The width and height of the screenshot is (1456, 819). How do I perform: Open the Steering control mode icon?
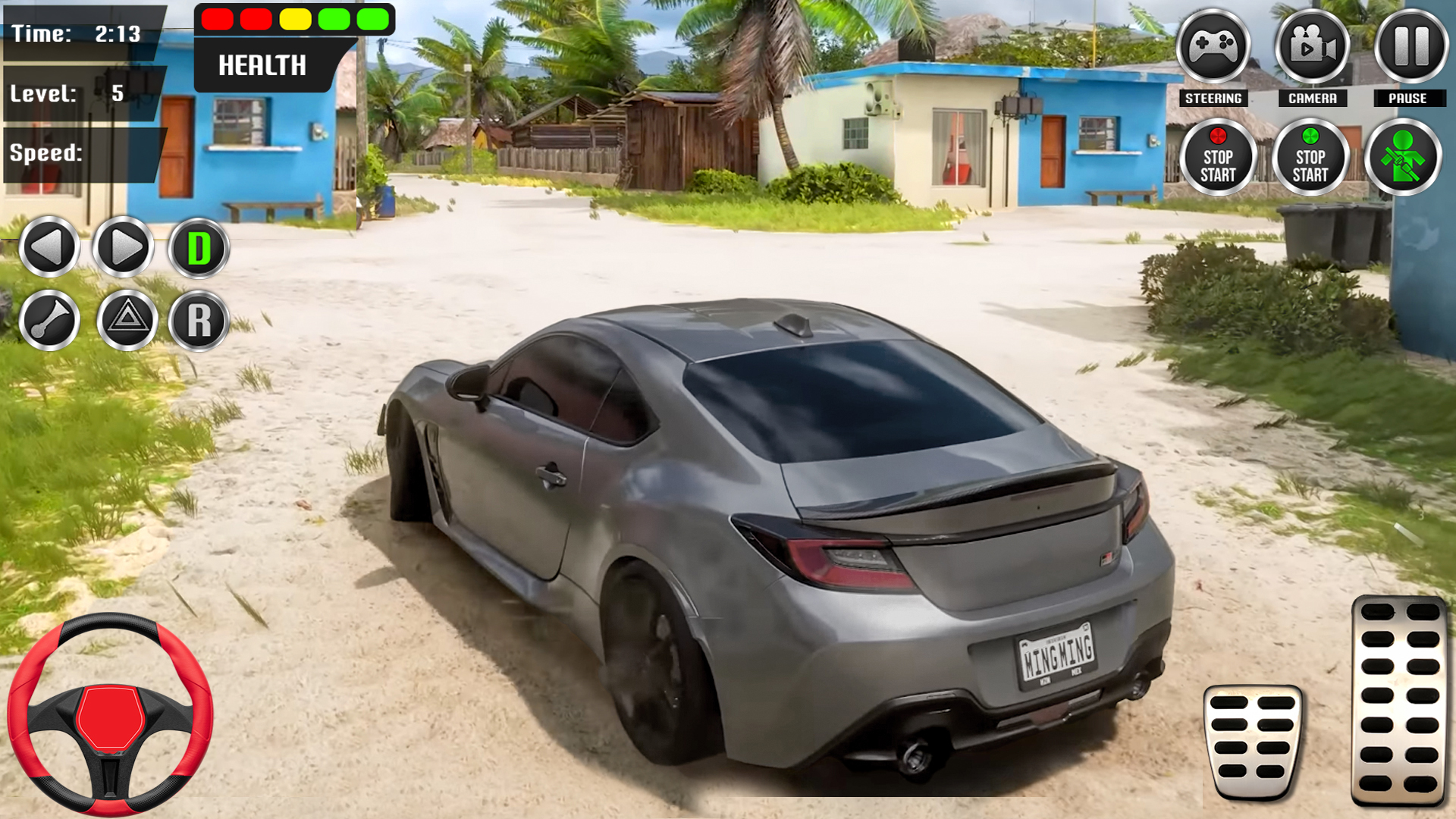point(1213,47)
